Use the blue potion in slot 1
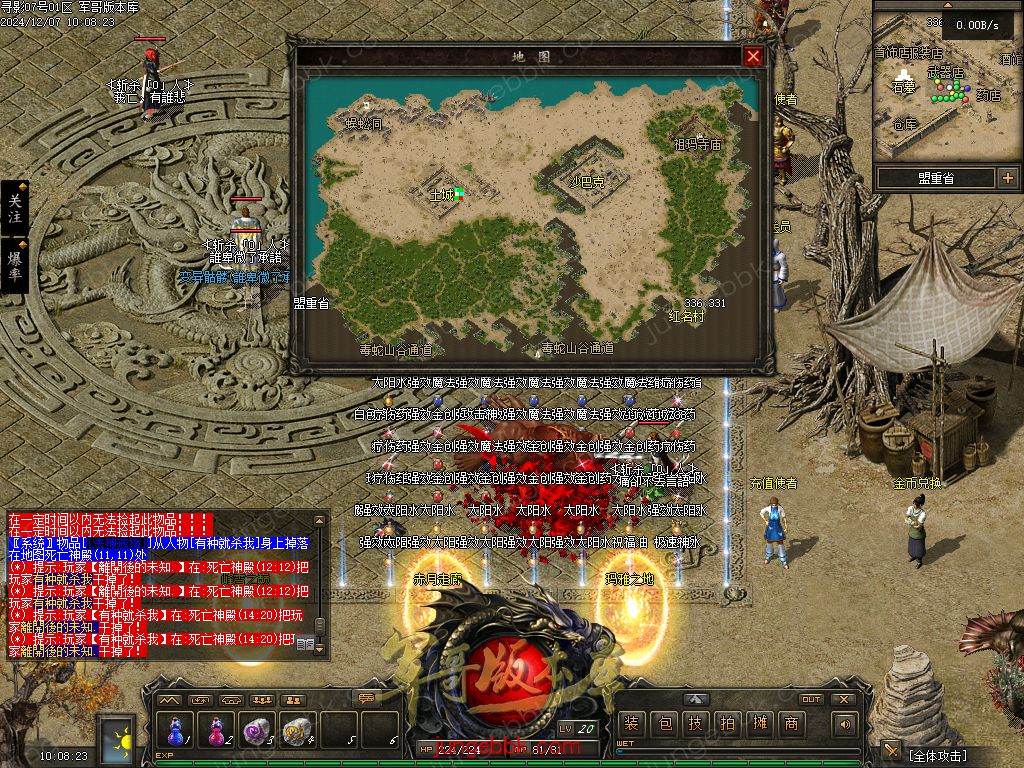 [176, 729]
